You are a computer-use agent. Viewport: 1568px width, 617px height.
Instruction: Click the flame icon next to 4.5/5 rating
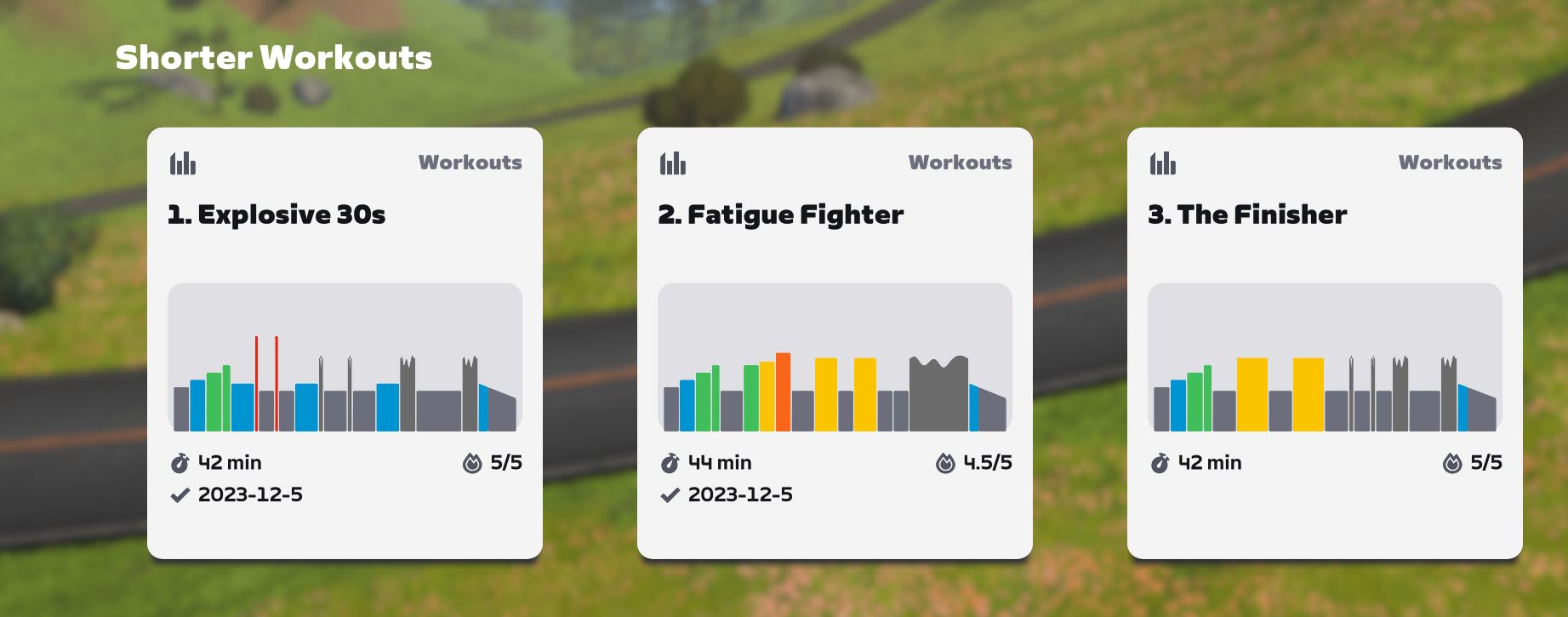947,463
